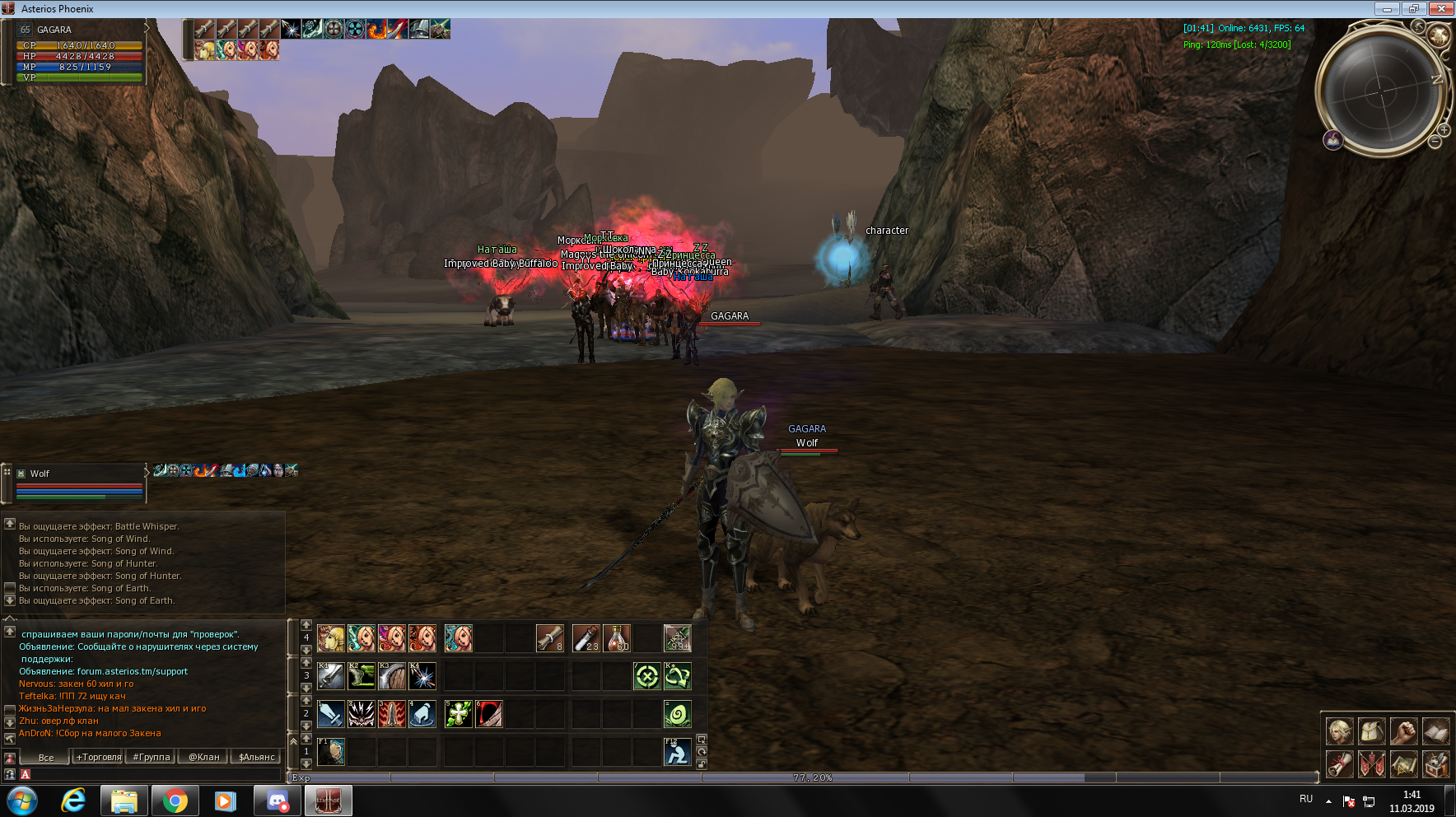Select the #Группа chat tab
Viewport: 1456px width, 817px height.
151,757
